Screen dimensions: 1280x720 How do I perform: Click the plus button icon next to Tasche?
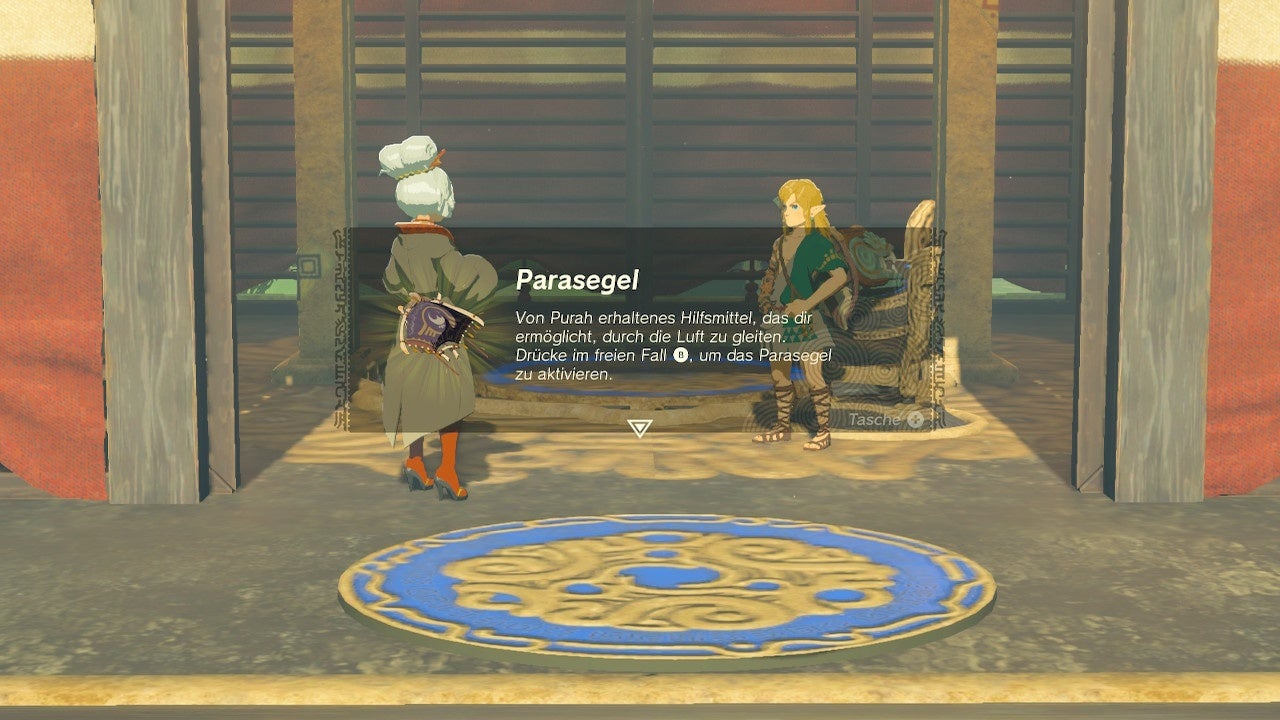click(x=914, y=418)
